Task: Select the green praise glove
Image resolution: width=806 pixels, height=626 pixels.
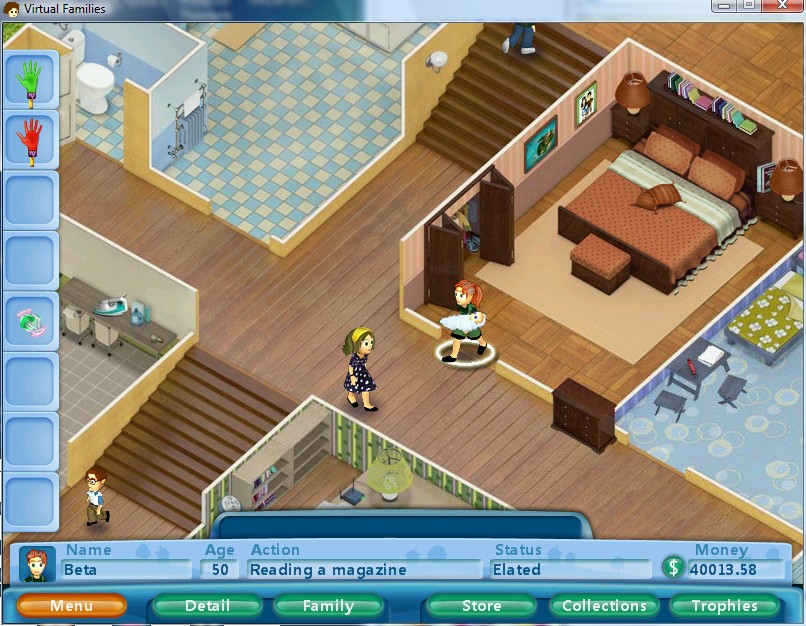Action: [x=31, y=80]
